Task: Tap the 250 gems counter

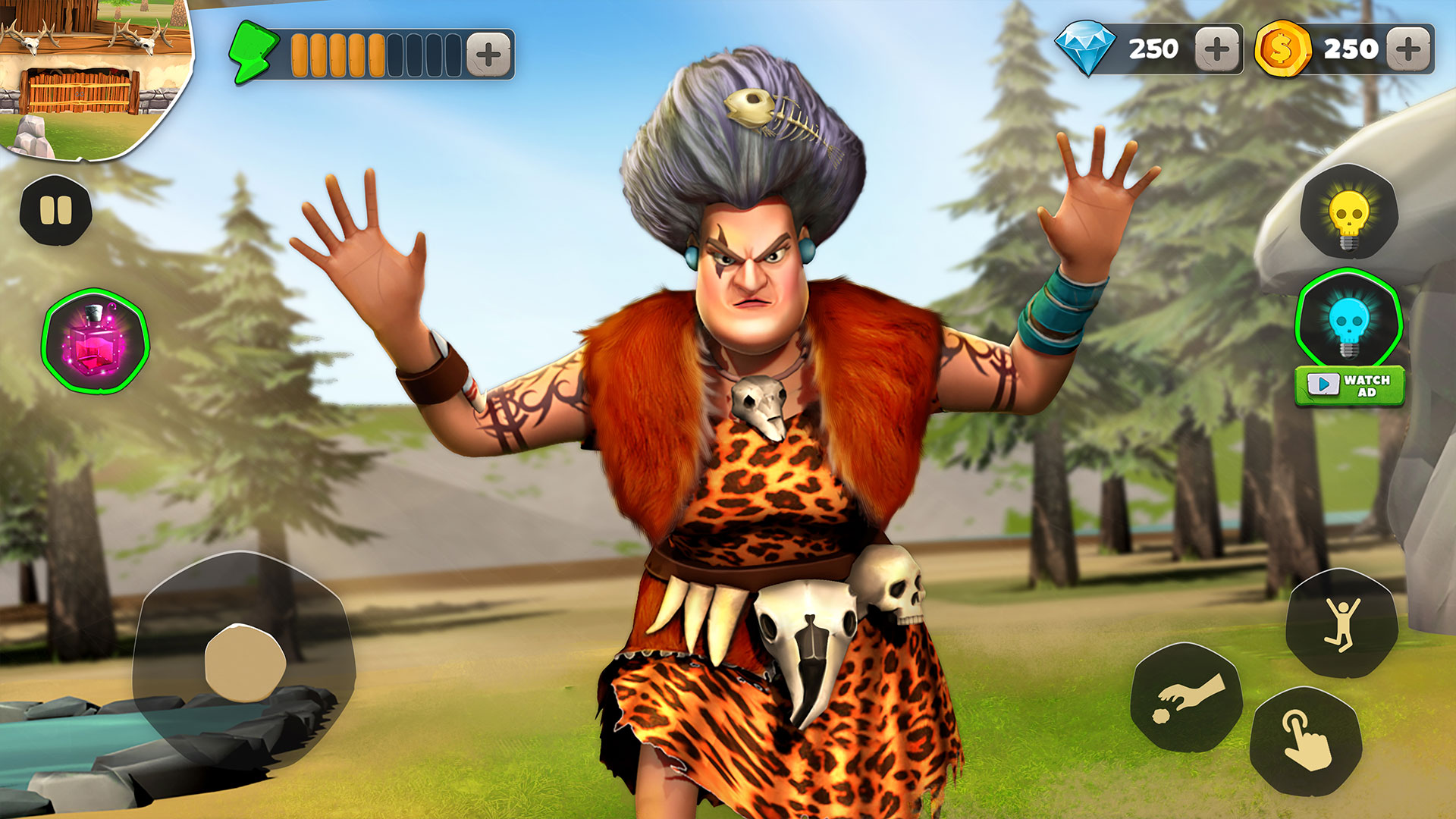Action: pos(1153,48)
